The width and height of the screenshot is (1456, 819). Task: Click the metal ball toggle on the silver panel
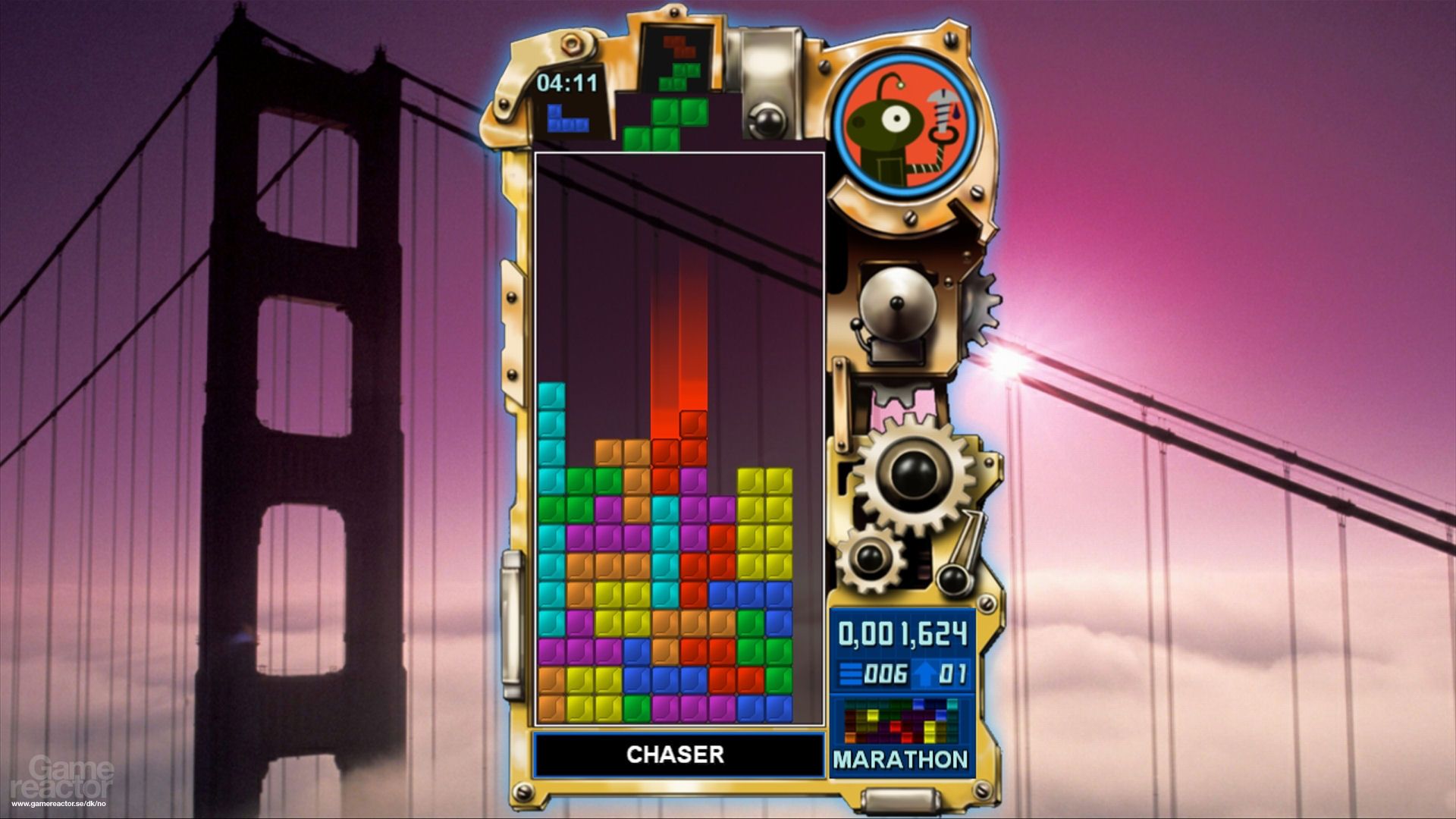768,121
